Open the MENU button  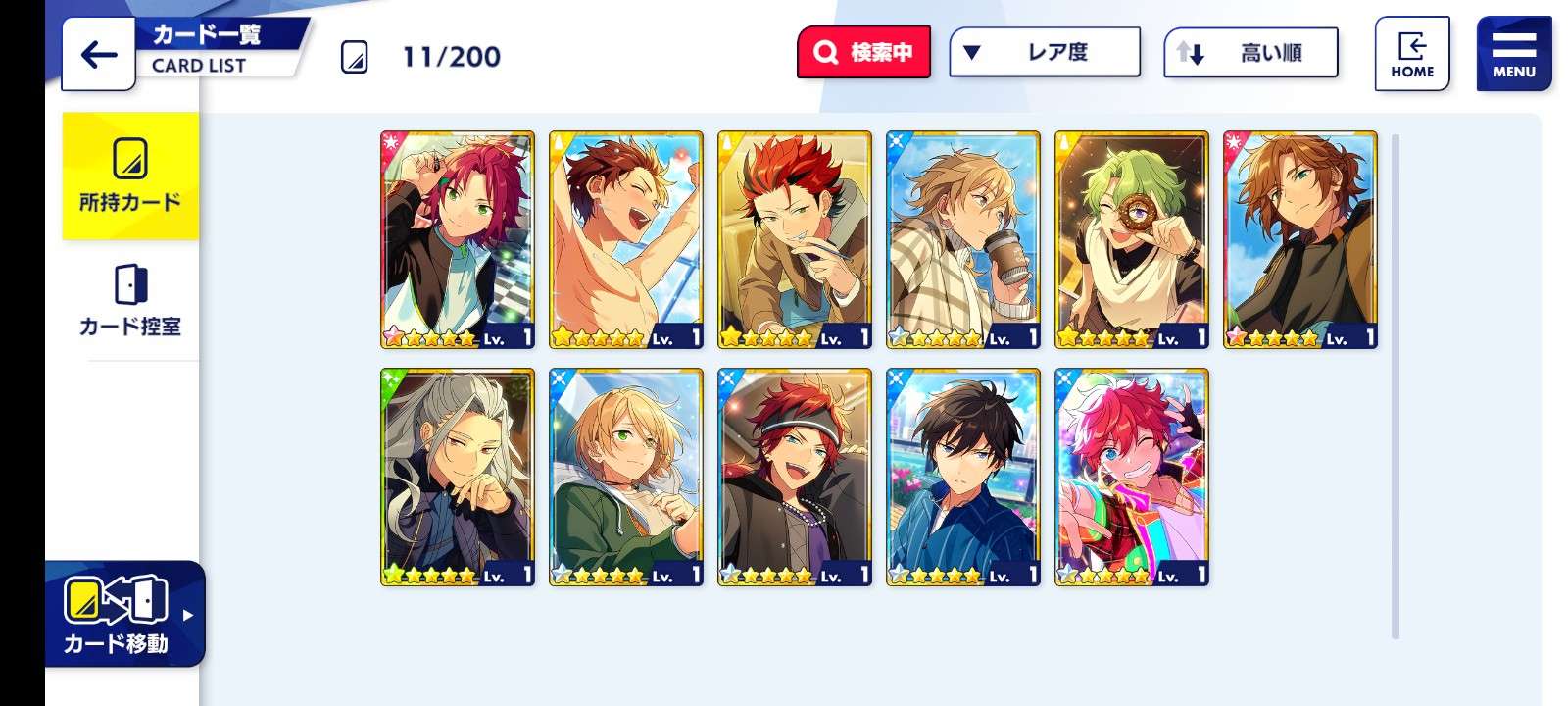click(1513, 54)
